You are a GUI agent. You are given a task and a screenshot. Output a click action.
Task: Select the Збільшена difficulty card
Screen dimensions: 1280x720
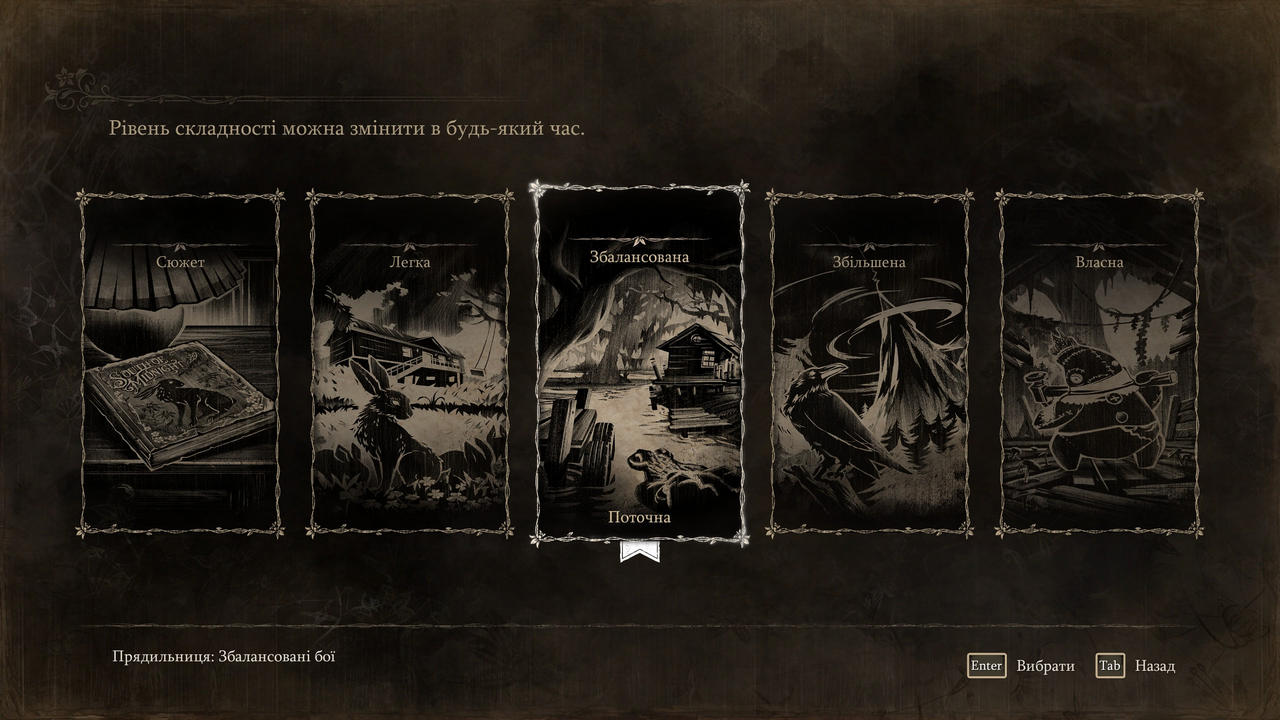tap(869, 363)
